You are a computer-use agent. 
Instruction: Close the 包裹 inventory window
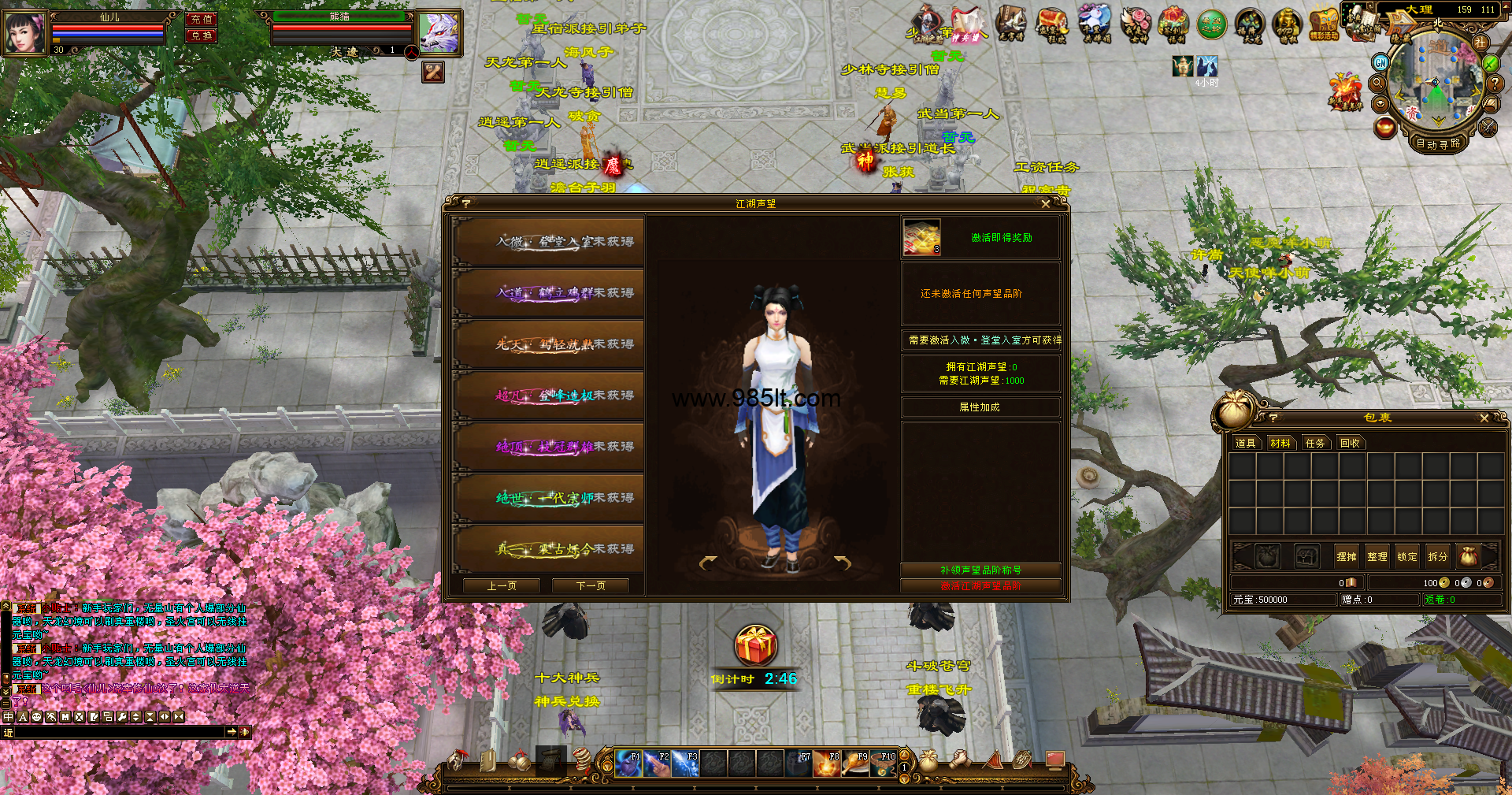1484,418
